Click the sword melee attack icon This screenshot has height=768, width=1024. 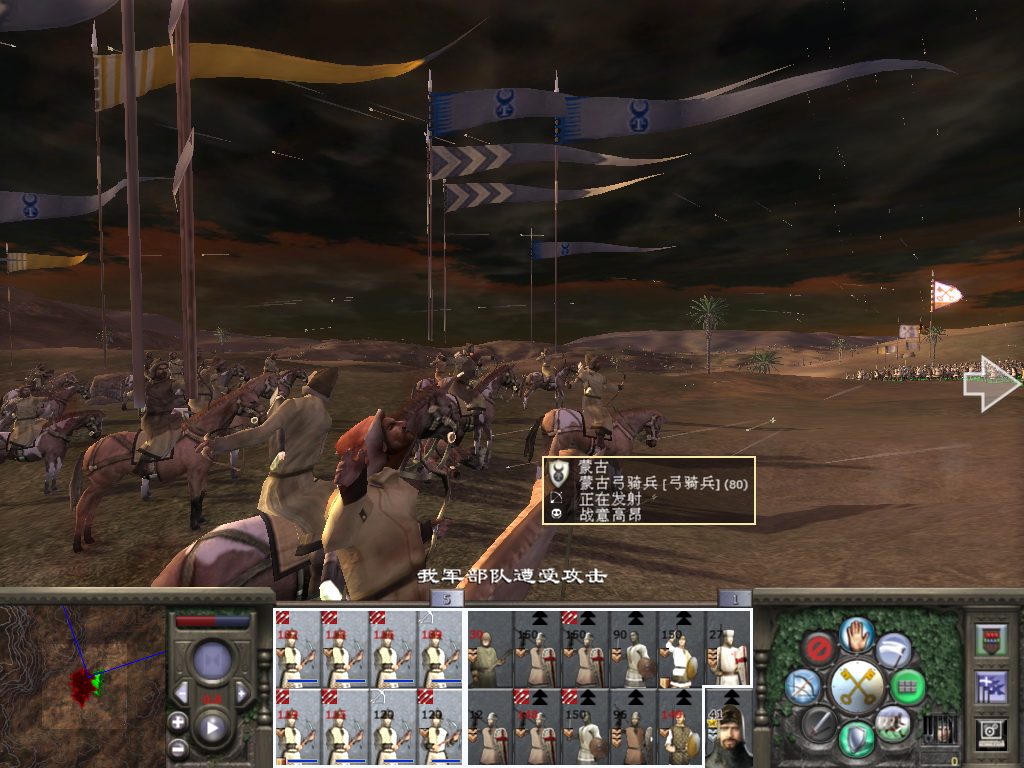[818, 723]
